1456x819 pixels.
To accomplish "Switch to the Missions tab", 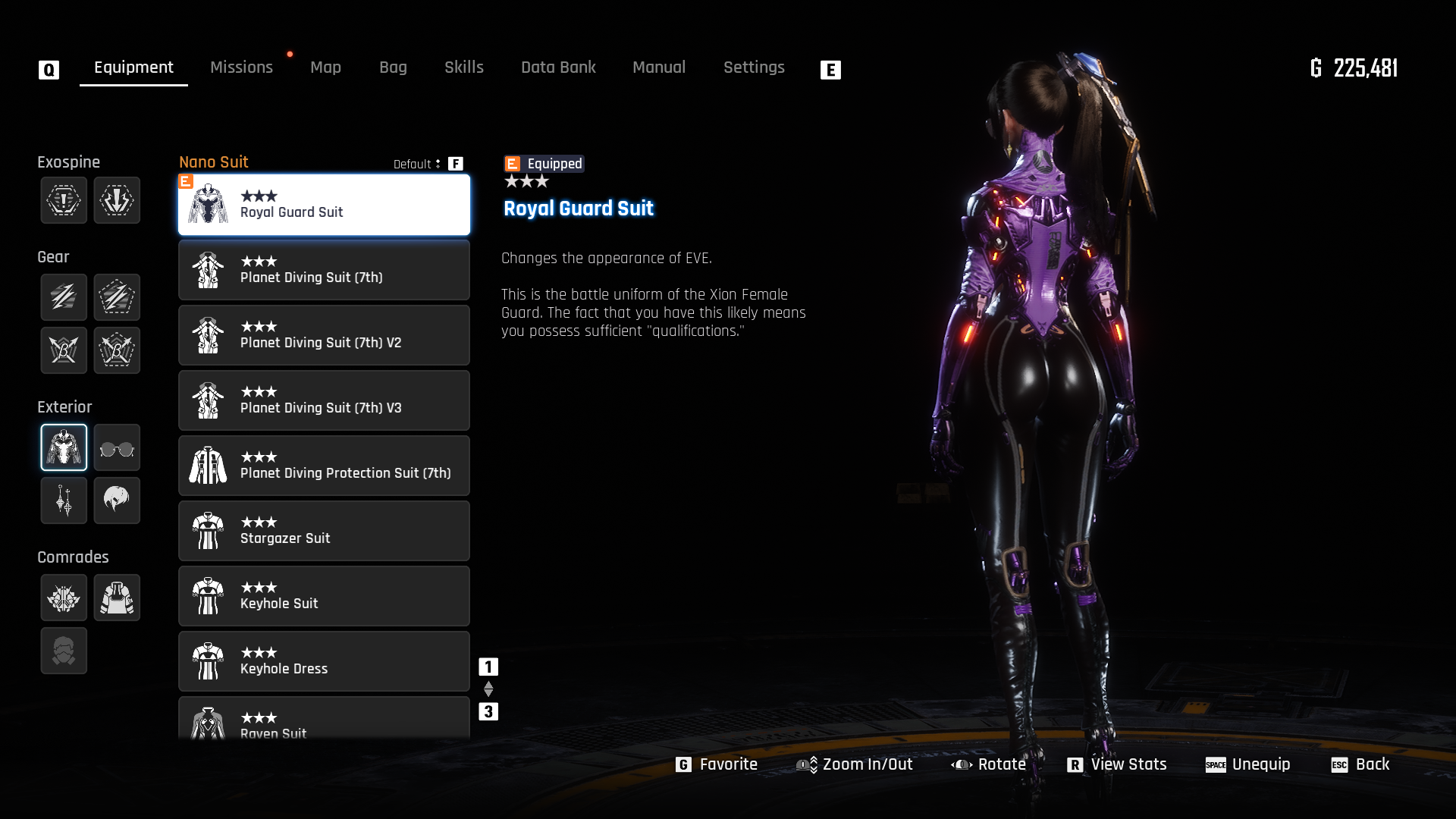I will tap(241, 67).
